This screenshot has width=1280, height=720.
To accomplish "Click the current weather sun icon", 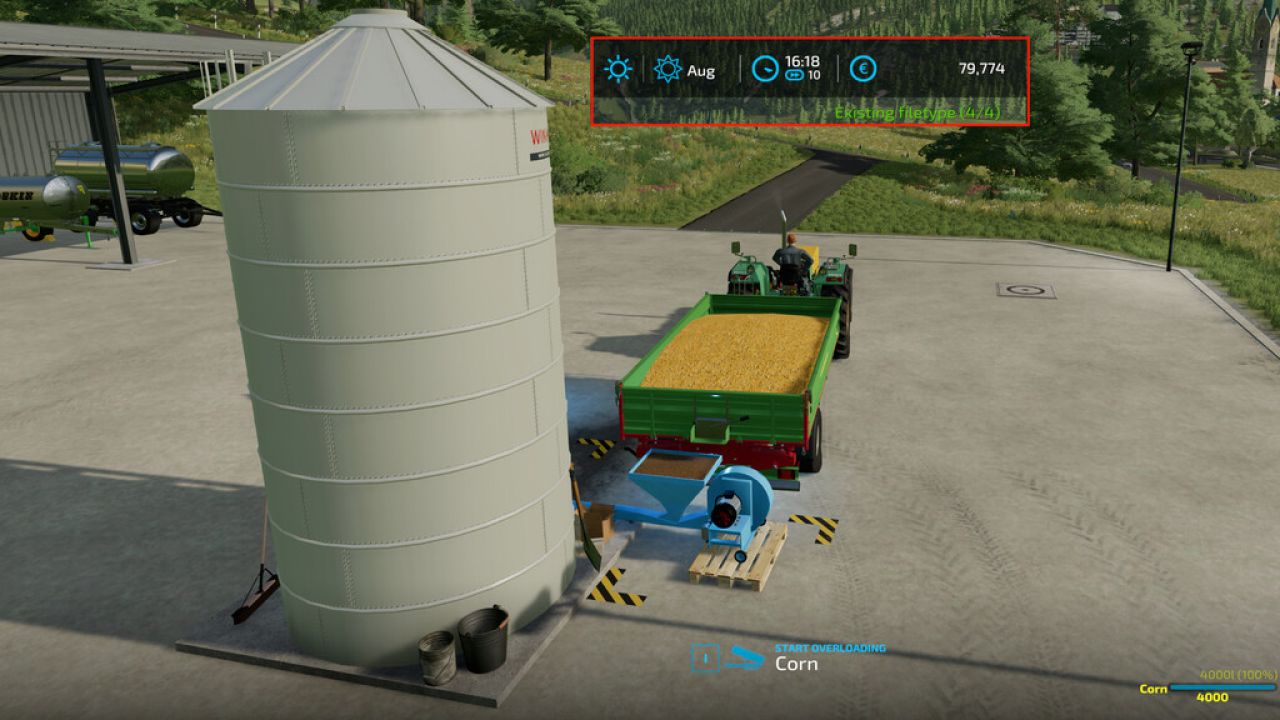I will [620, 70].
